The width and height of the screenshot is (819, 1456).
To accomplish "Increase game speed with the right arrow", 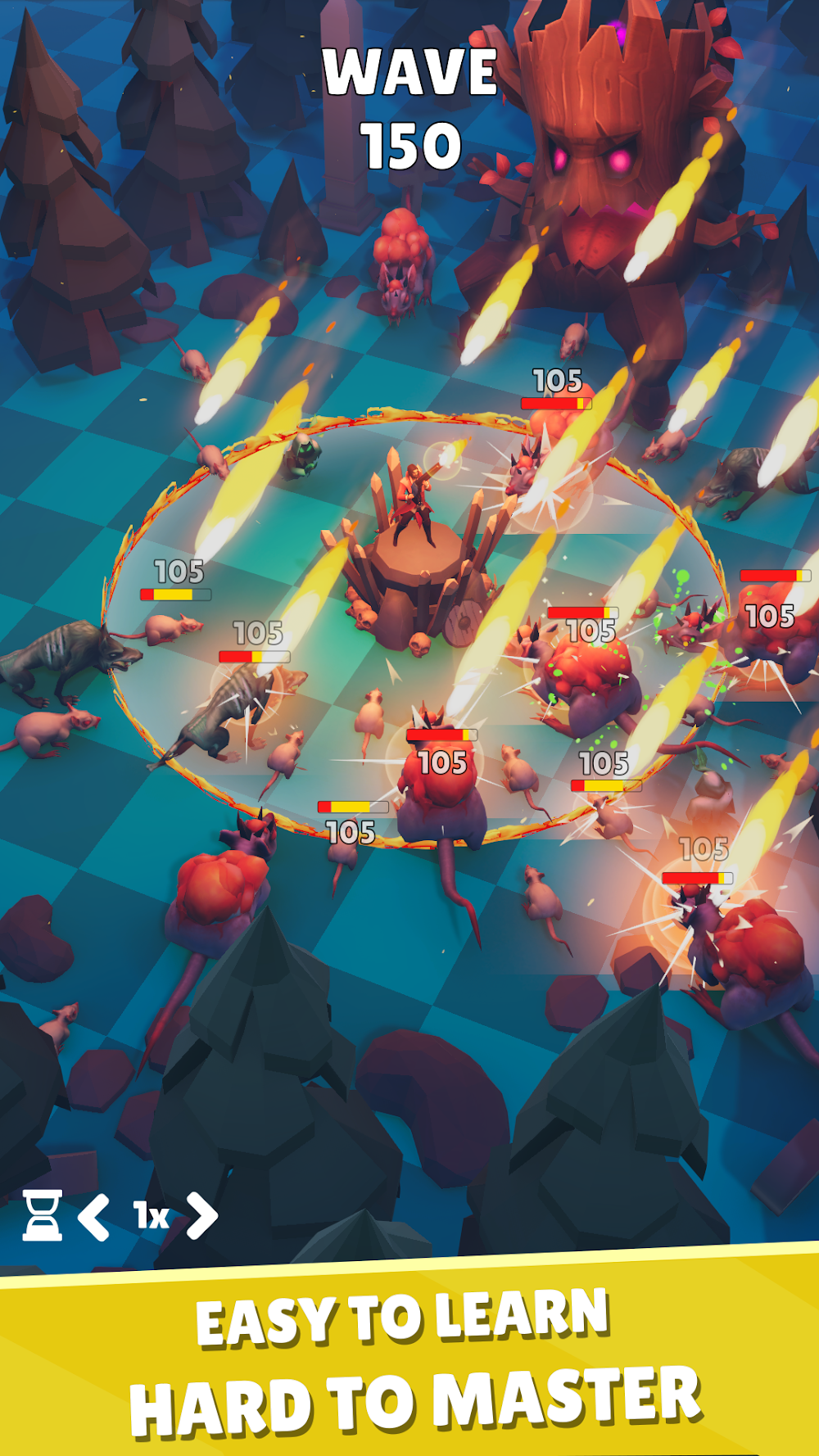I will coord(202,1215).
